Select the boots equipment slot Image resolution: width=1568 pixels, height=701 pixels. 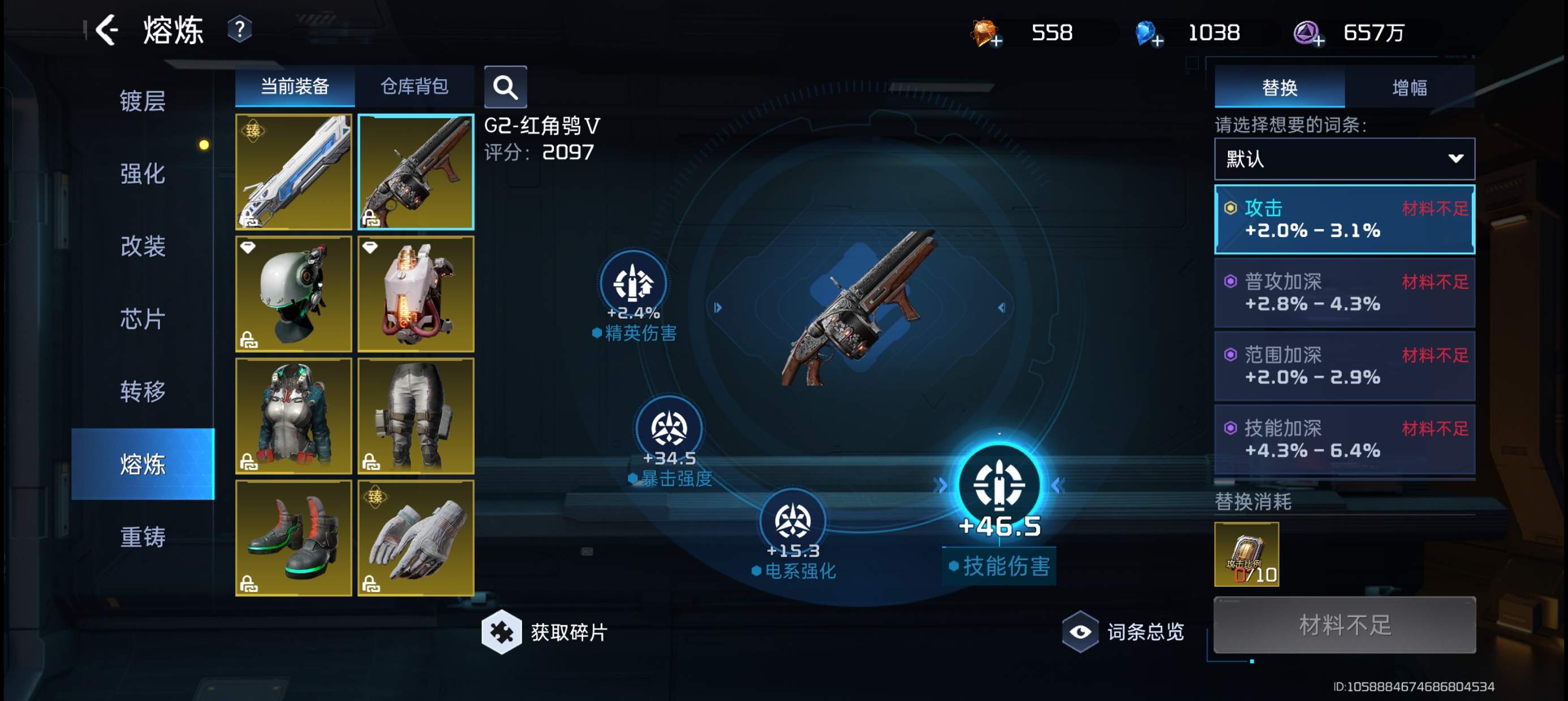294,538
